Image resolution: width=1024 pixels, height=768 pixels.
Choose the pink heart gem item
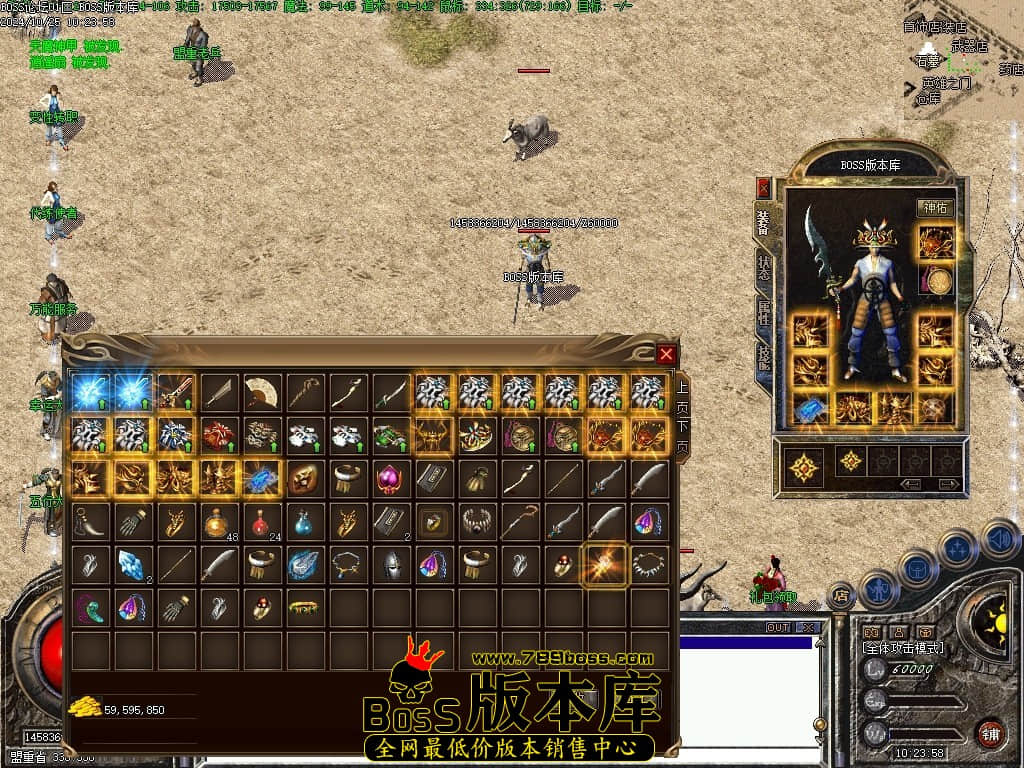(391, 478)
